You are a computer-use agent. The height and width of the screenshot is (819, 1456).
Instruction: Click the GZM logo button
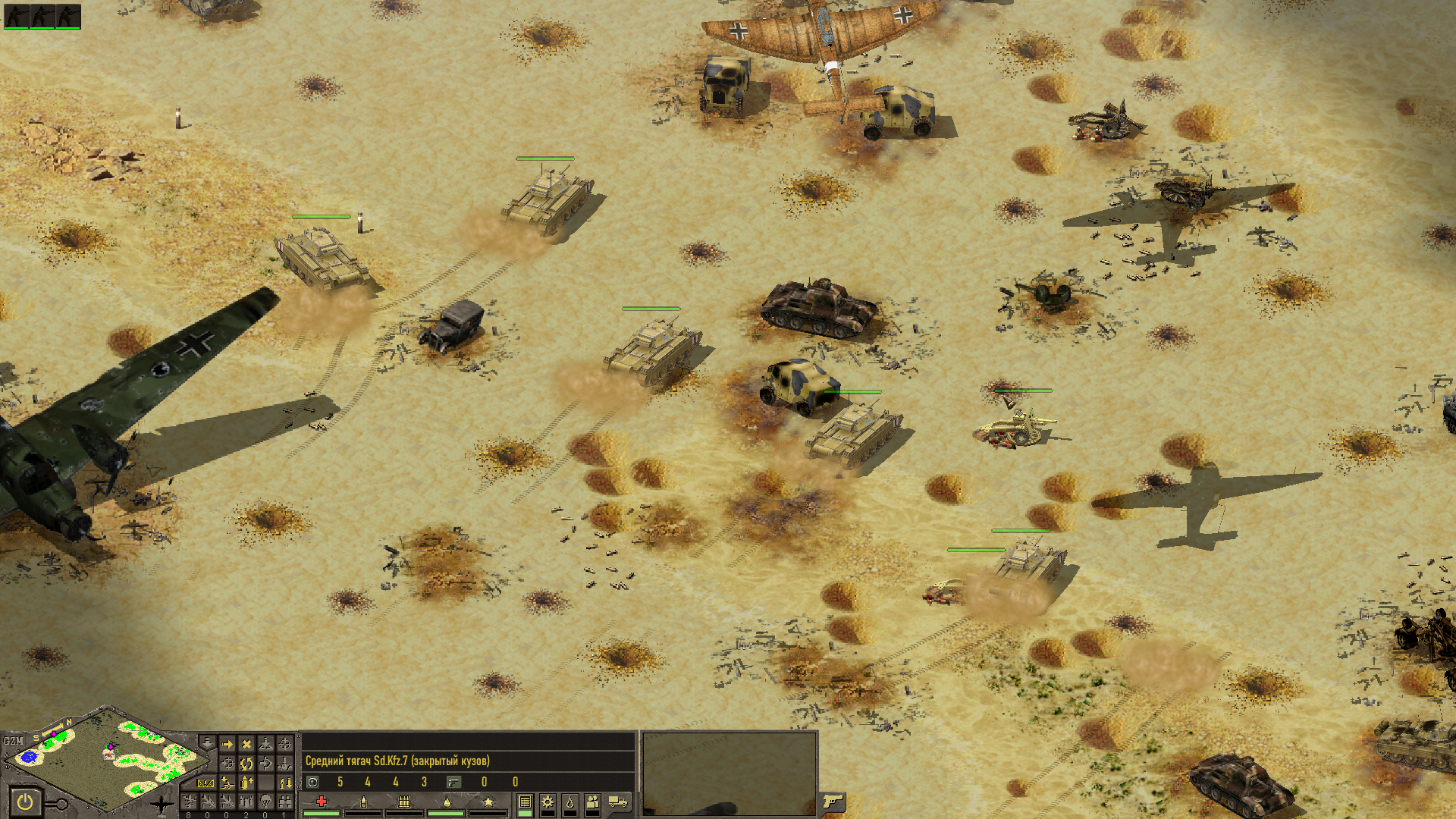pos(14,741)
